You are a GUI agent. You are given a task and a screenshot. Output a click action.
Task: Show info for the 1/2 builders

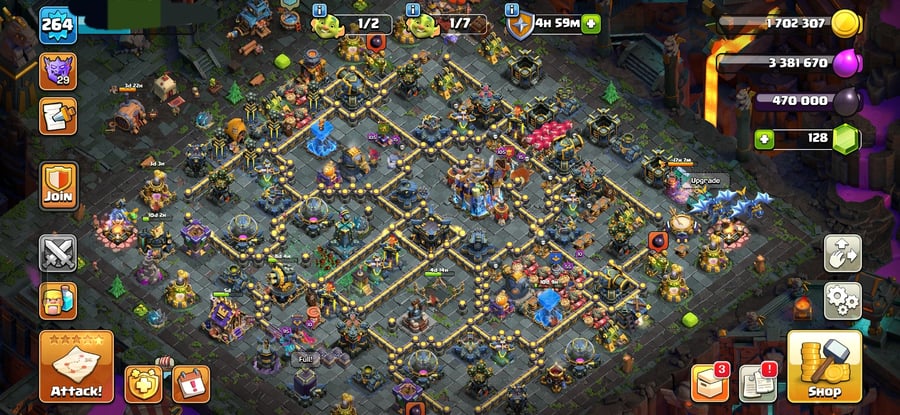coord(320,10)
